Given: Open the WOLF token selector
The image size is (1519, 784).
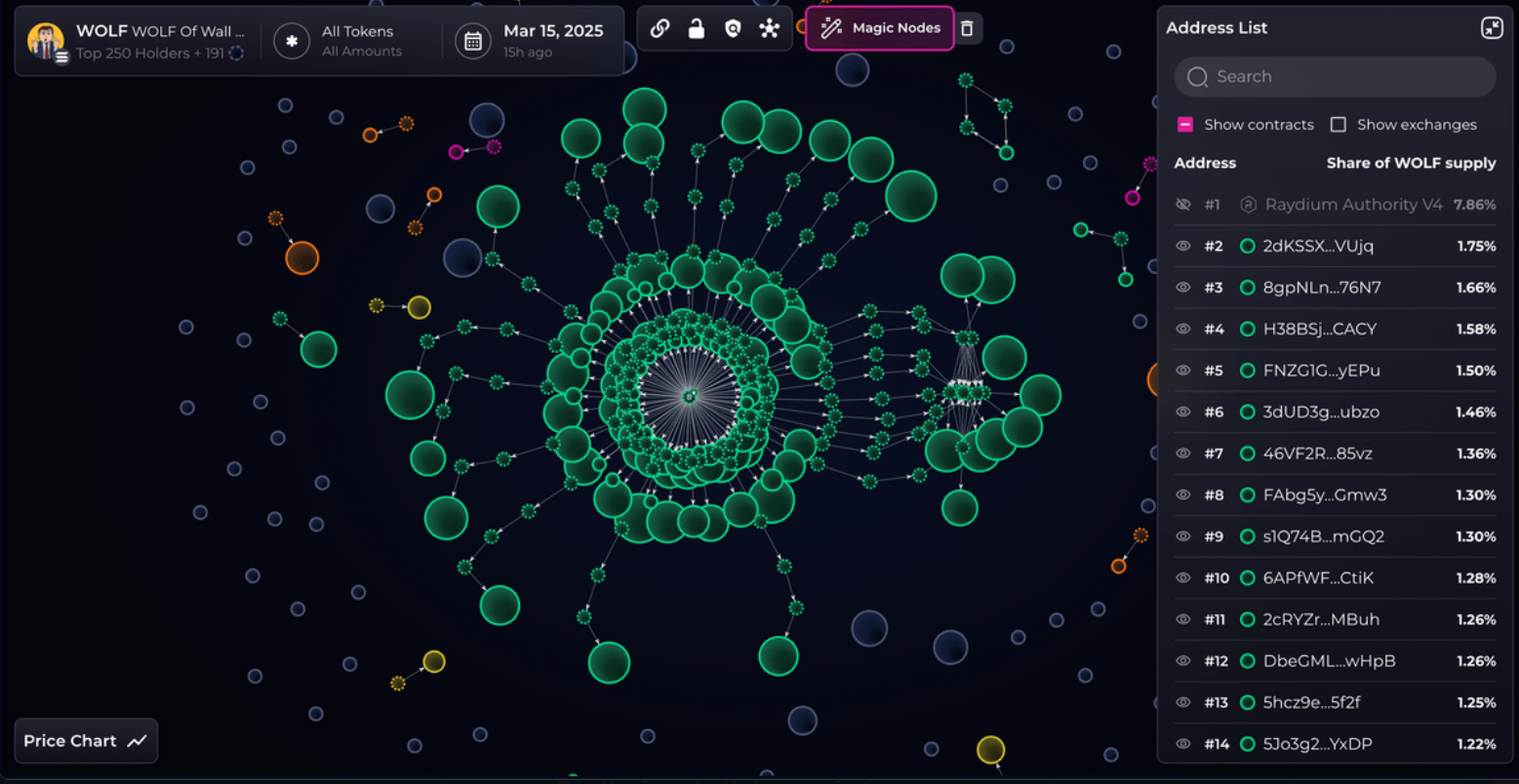Looking at the screenshot, I should pyautogui.click(x=137, y=41).
